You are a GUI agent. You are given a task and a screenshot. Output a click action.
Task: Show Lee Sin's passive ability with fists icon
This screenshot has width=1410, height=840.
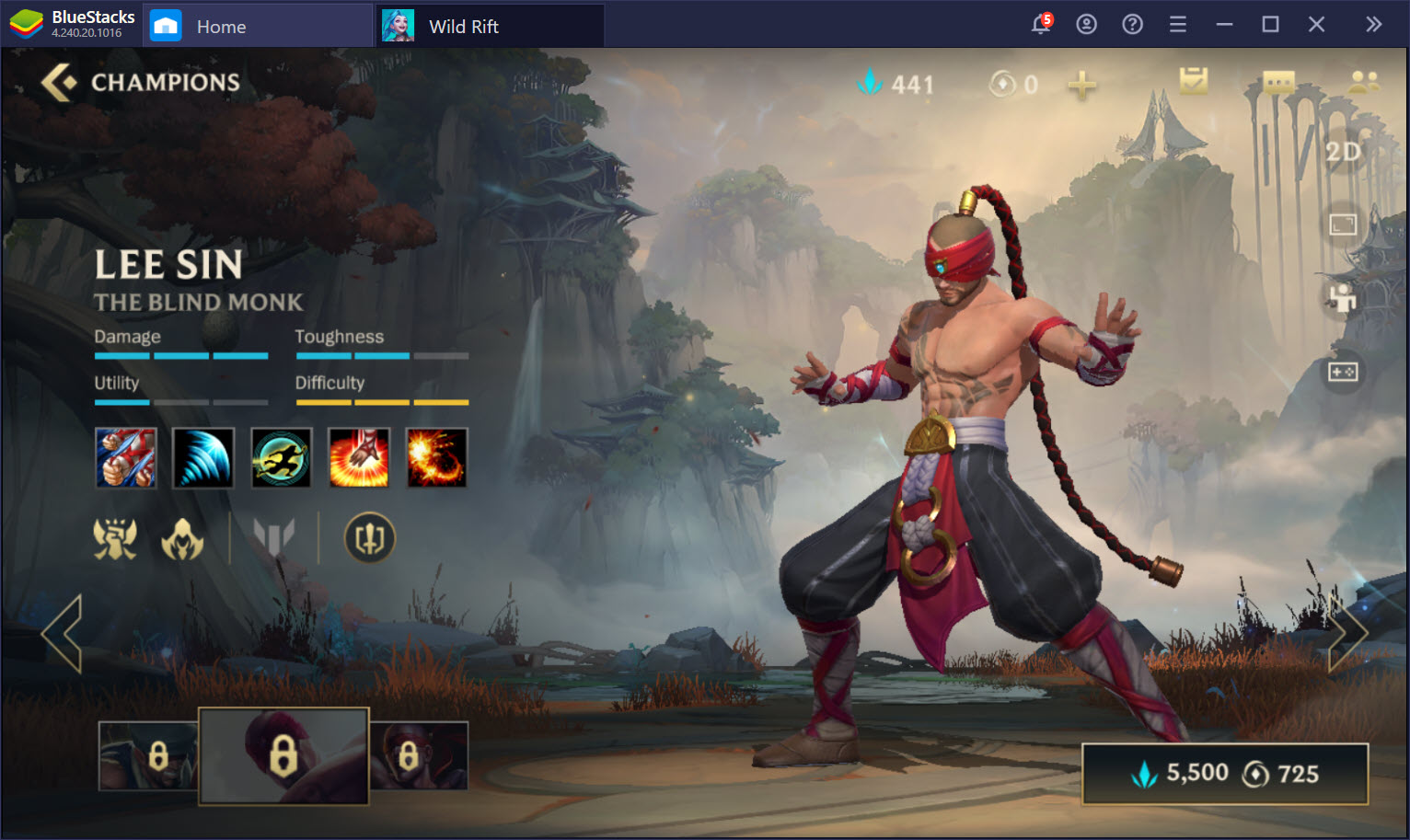pyautogui.click(x=126, y=457)
